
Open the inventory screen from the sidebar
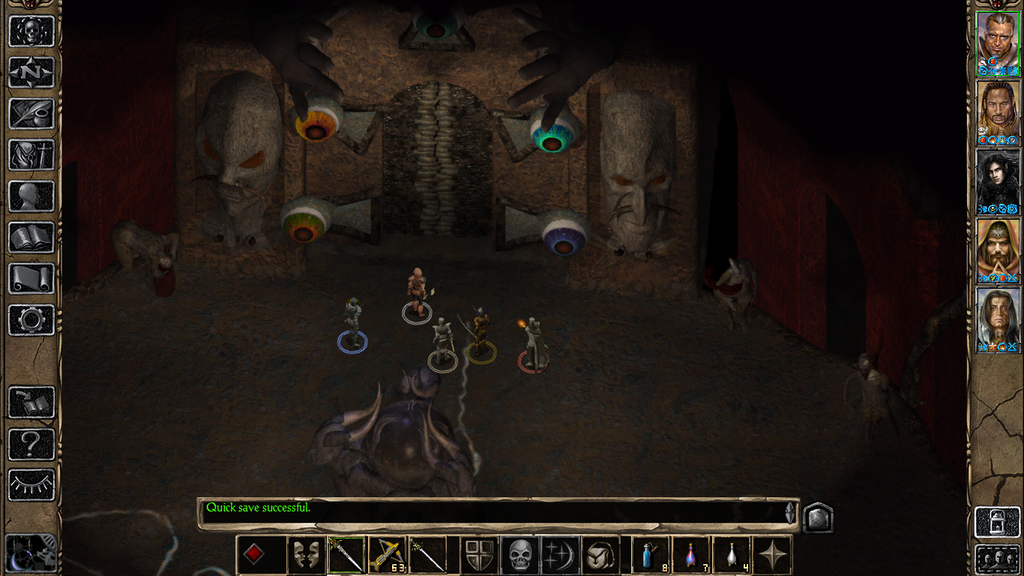30,154
